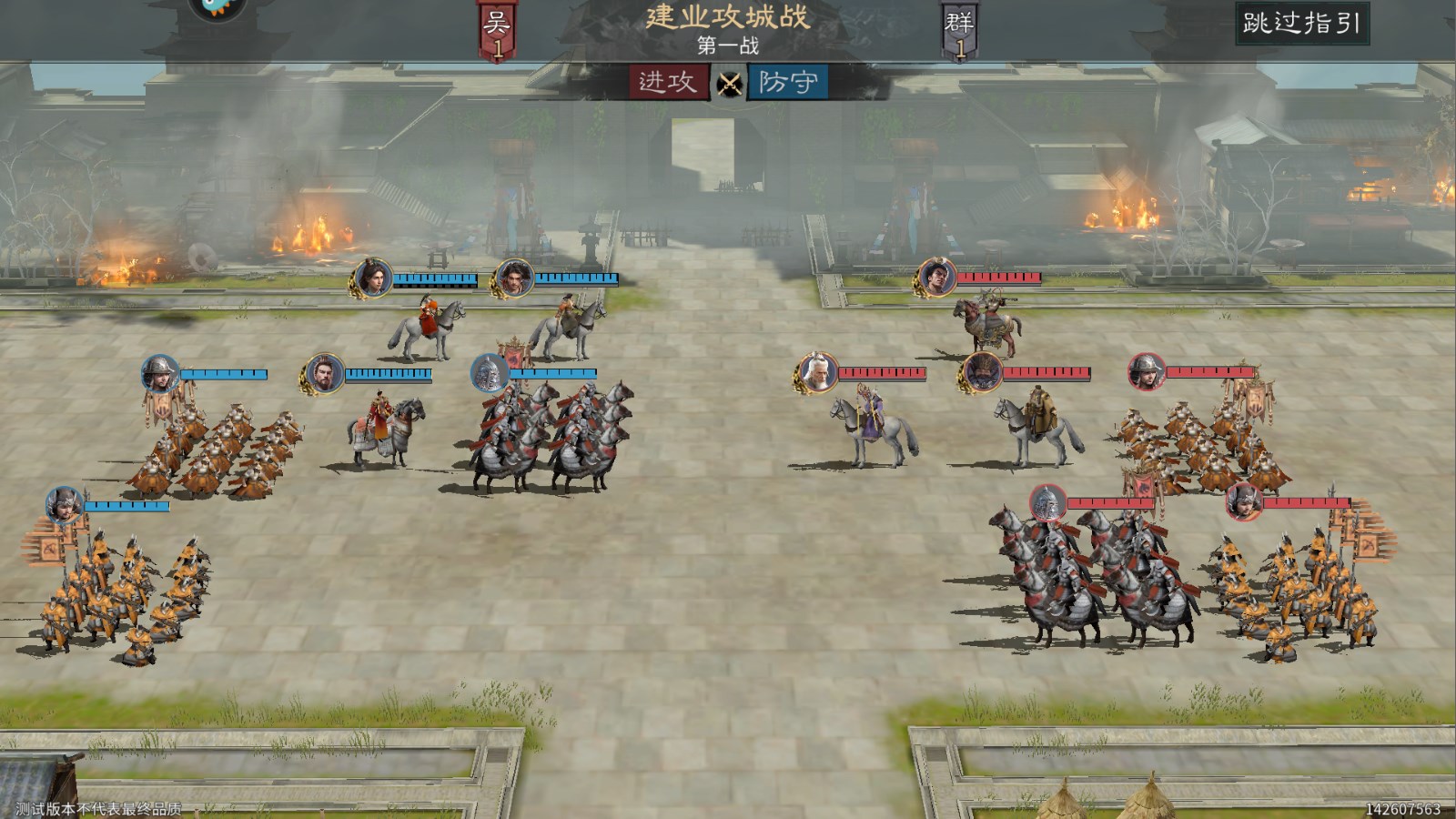1456x819 pixels.
Task: Select the red 吴 faction banner
Action: 497,31
